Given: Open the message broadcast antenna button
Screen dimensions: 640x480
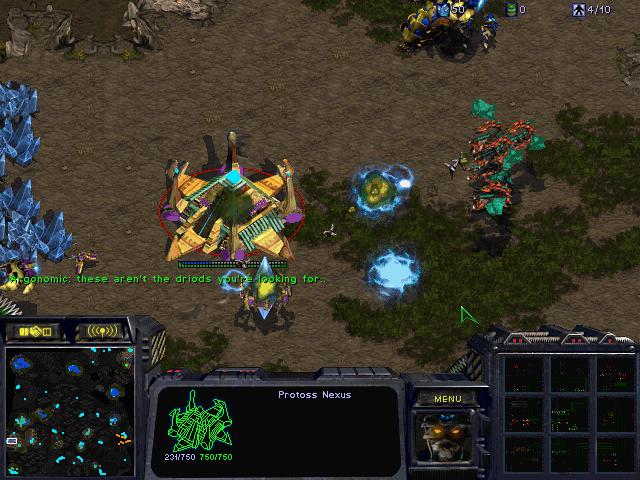Looking at the screenshot, I should [102, 331].
